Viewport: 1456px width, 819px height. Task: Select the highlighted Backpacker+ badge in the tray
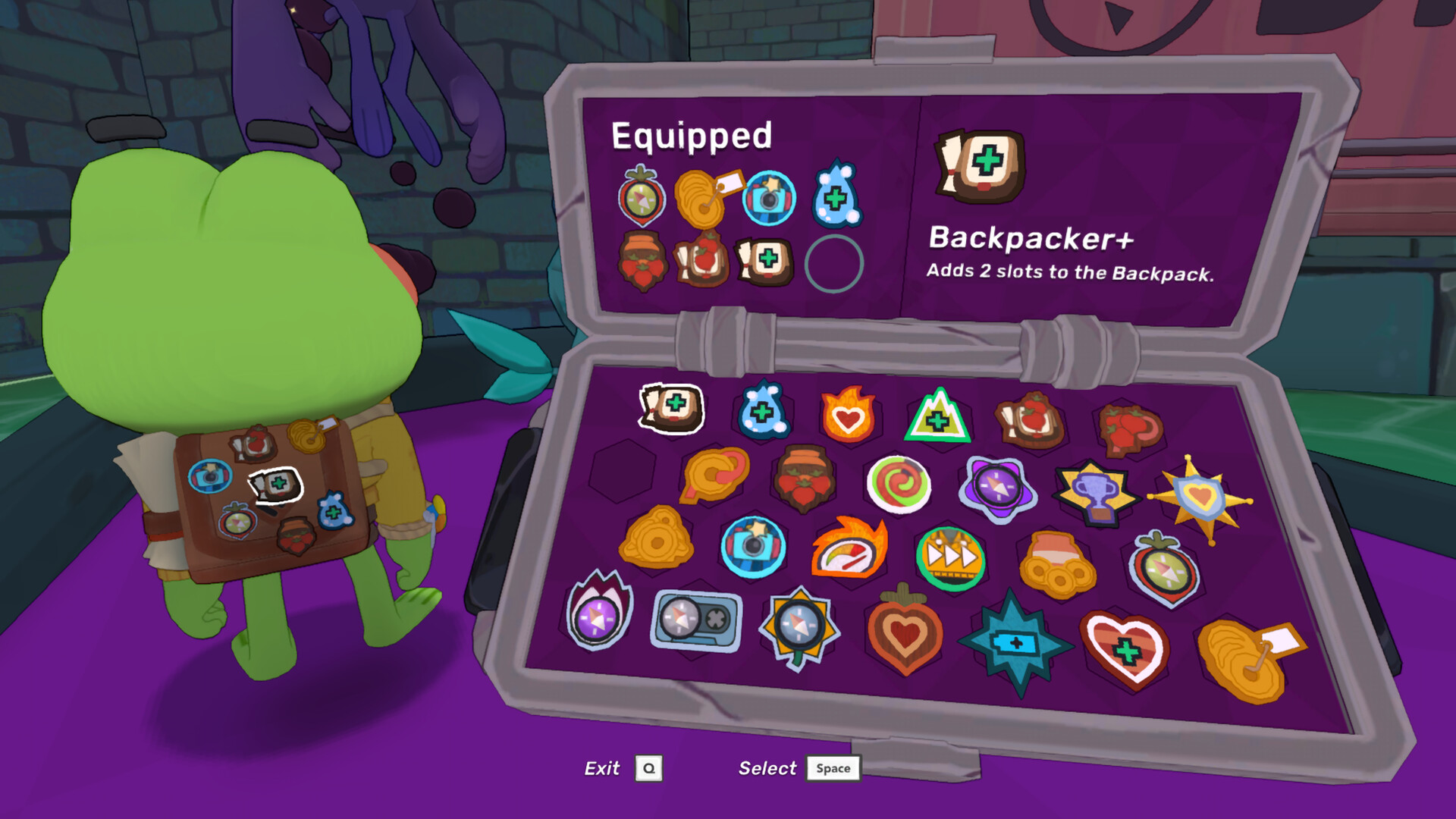point(673,407)
